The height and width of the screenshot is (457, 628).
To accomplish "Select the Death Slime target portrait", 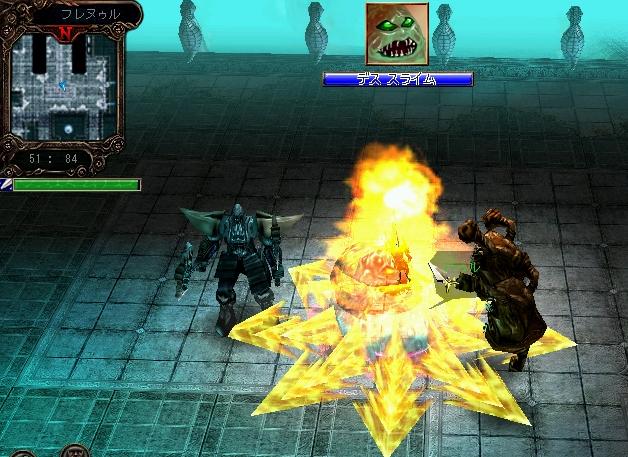I will pyautogui.click(x=397, y=35).
